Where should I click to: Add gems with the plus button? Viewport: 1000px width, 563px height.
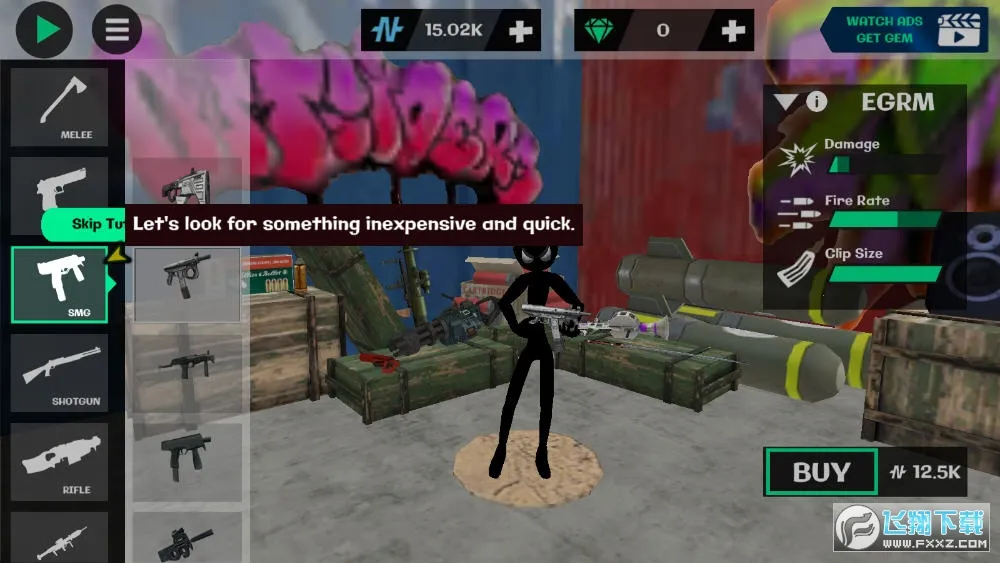point(733,31)
